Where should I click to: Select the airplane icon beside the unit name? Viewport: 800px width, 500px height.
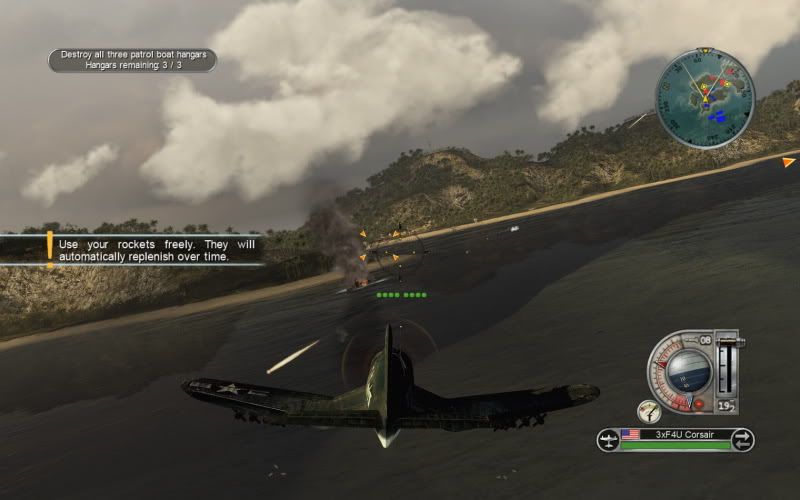608,439
